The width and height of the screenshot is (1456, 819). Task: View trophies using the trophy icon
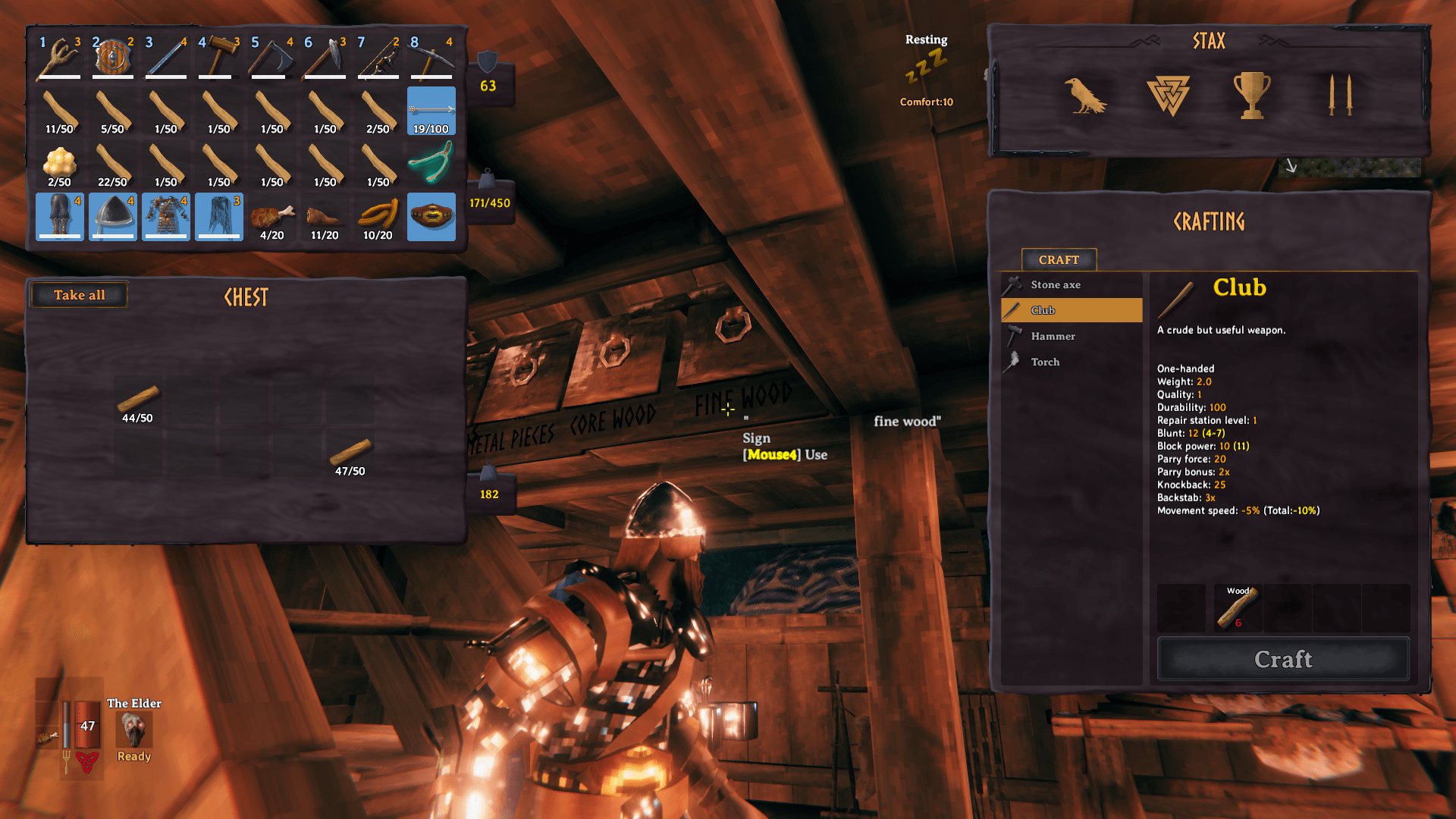point(1252,96)
